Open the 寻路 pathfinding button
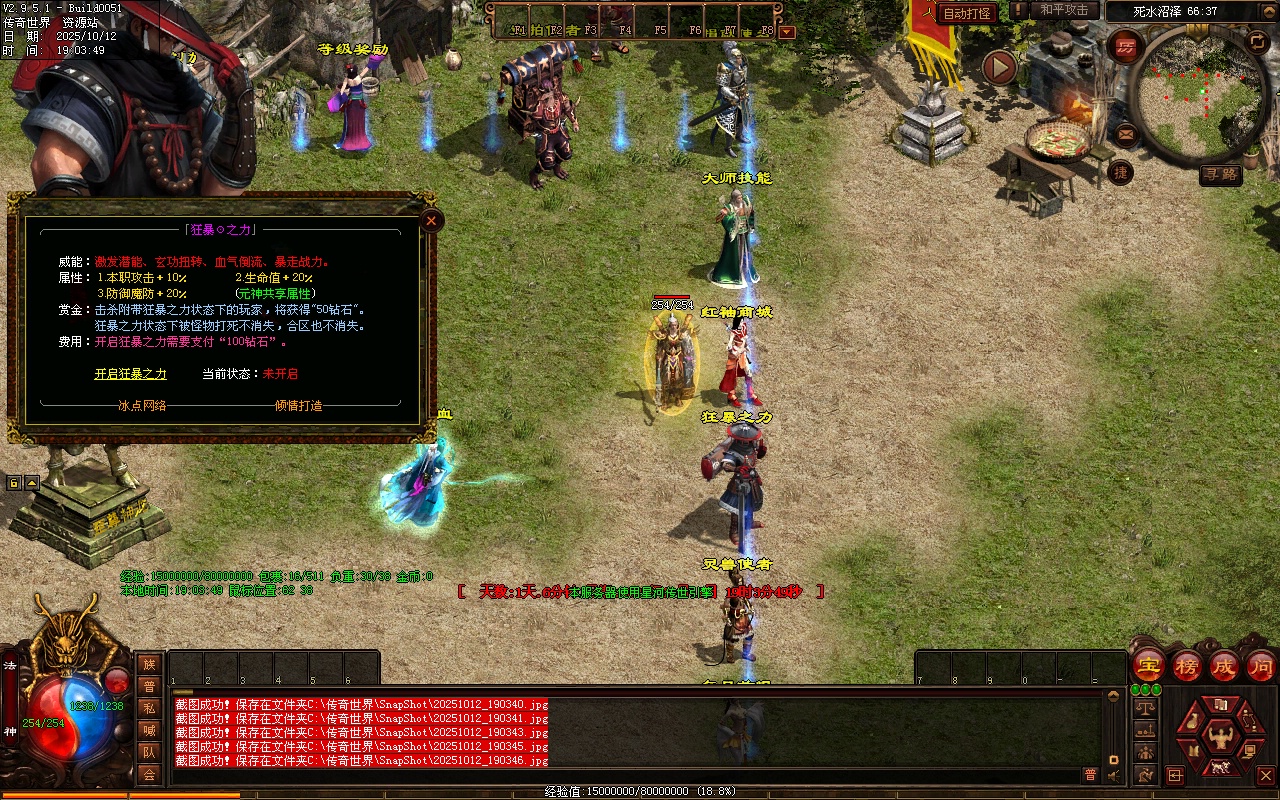 tap(1221, 175)
